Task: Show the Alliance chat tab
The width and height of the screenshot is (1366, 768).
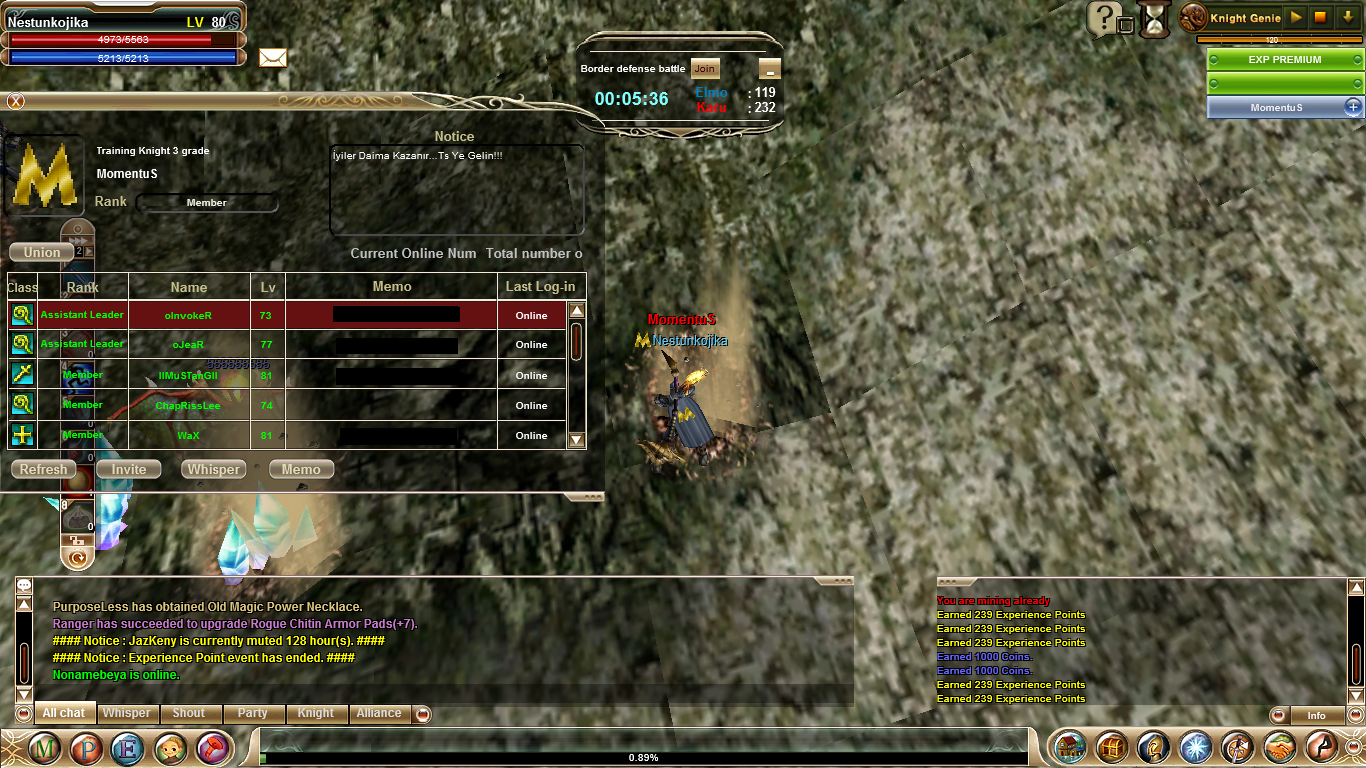Action: coord(379,713)
